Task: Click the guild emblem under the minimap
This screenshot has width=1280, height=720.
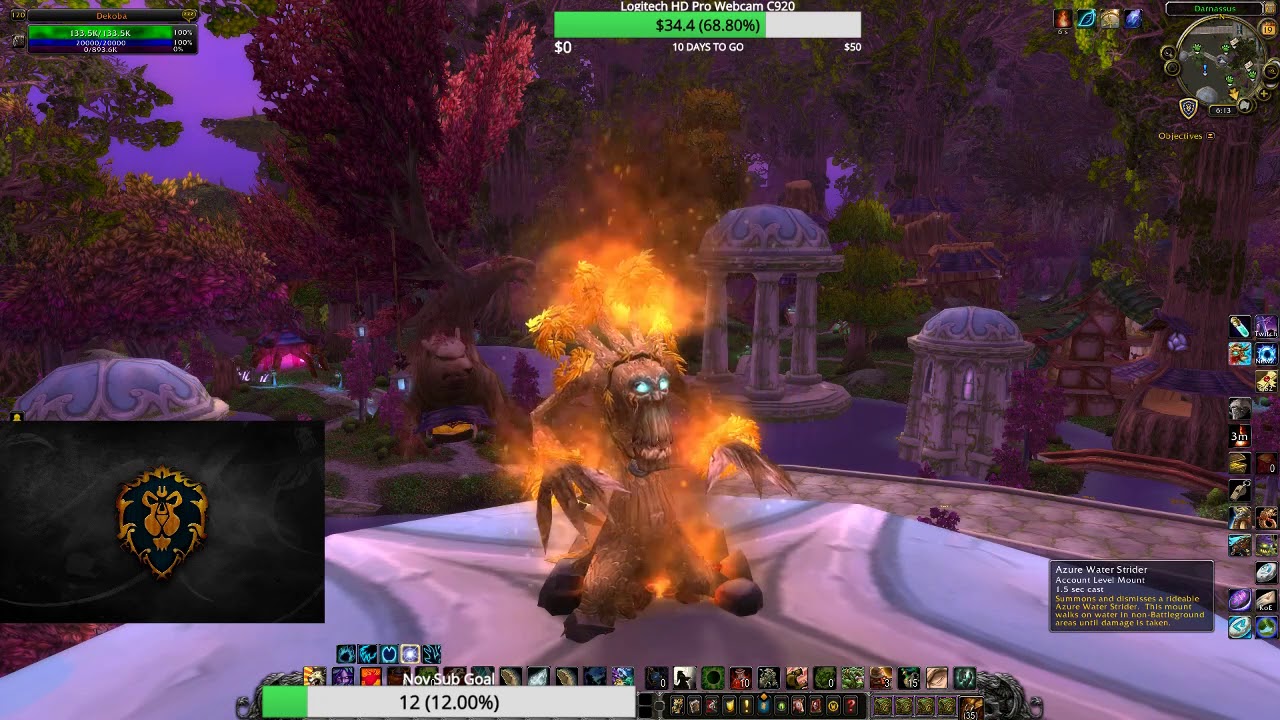Action: tap(1189, 107)
